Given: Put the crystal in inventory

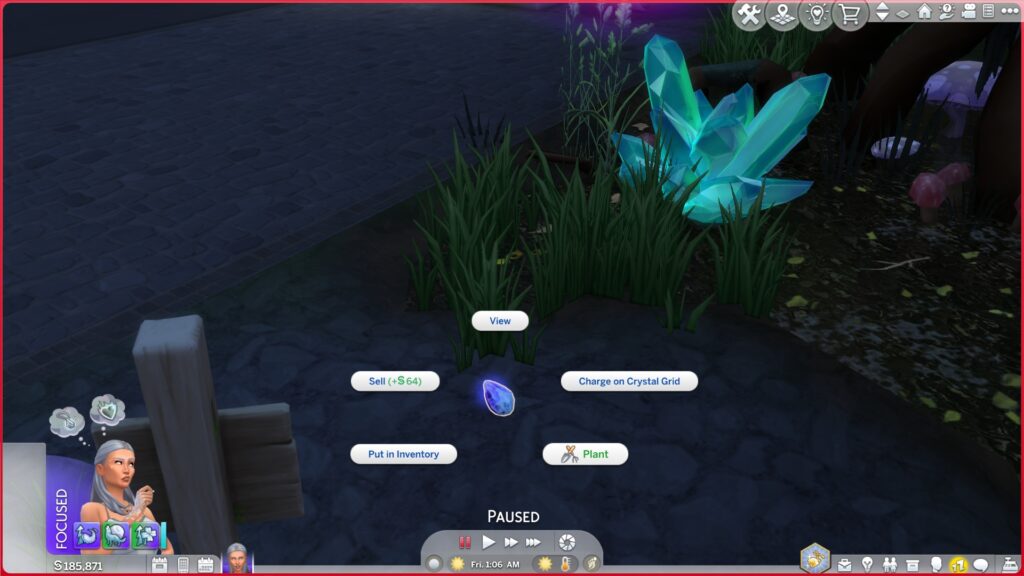Looking at the screenshot, I should point(403,454).
